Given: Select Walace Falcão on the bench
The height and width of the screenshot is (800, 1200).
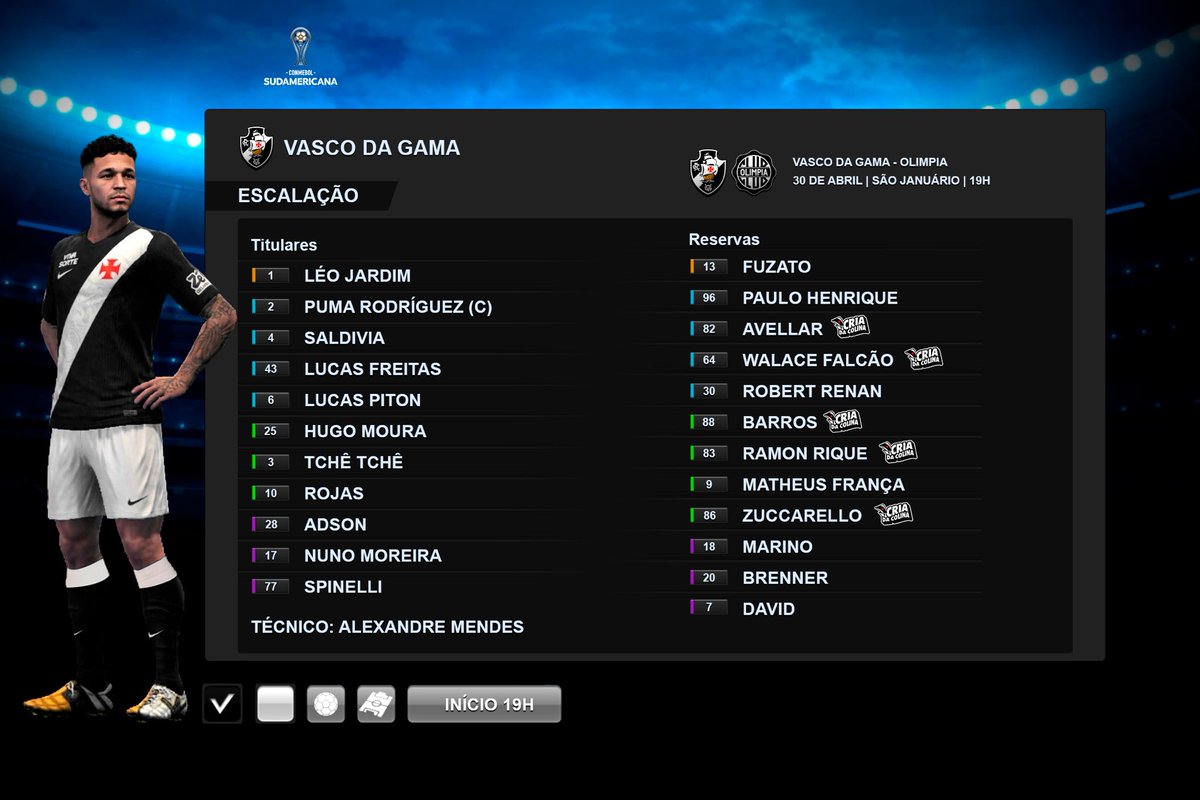Looking at the screenshot, I should (818, 360).
